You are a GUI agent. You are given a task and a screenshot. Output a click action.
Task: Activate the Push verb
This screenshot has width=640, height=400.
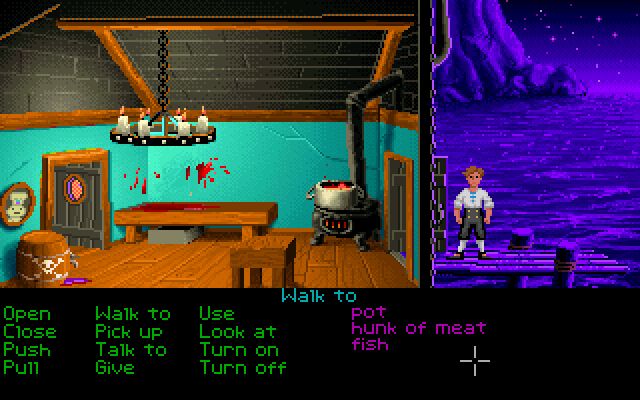click(x=26, y=349)
